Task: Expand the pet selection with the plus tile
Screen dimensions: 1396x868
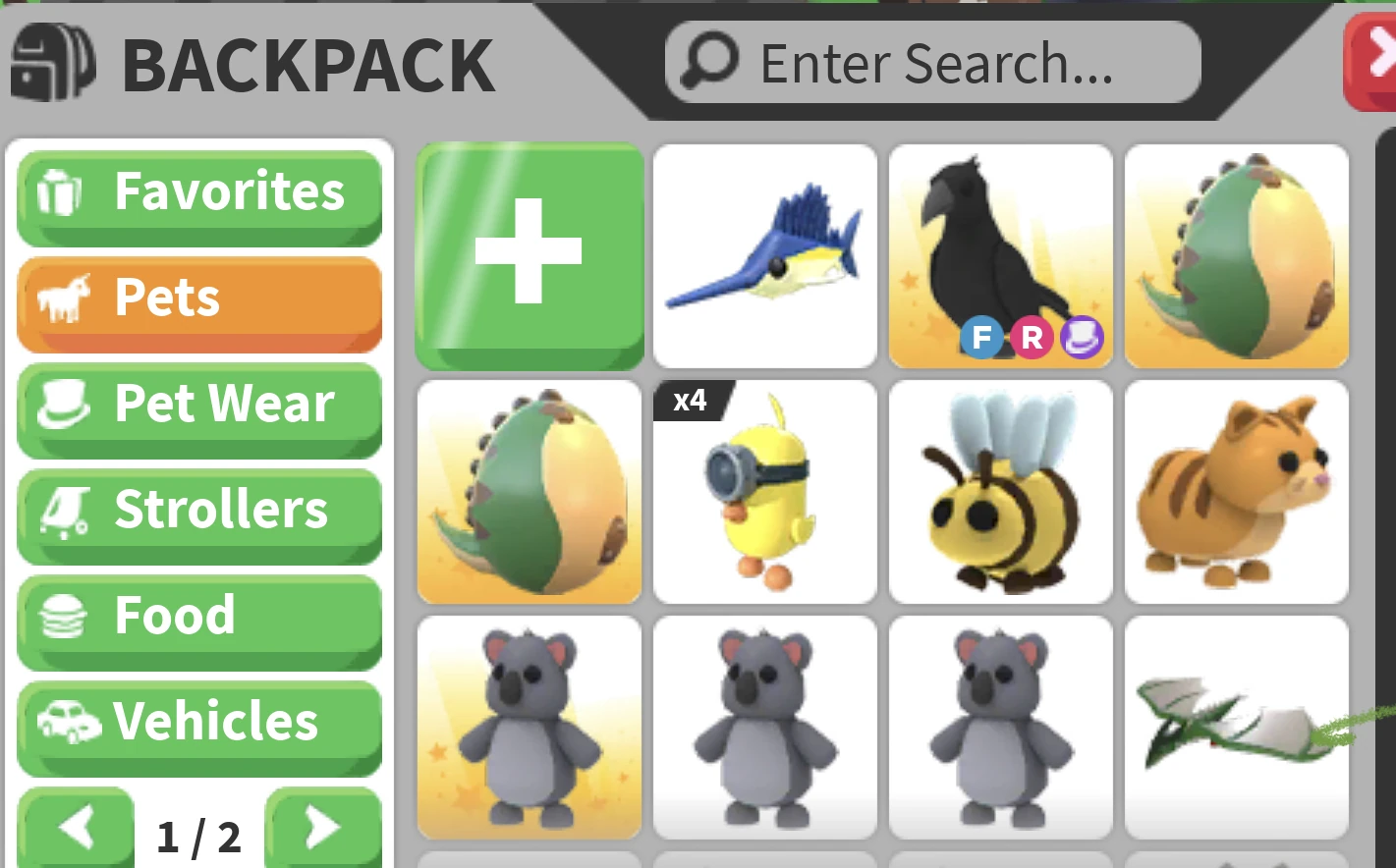Action: coord(530,256)
